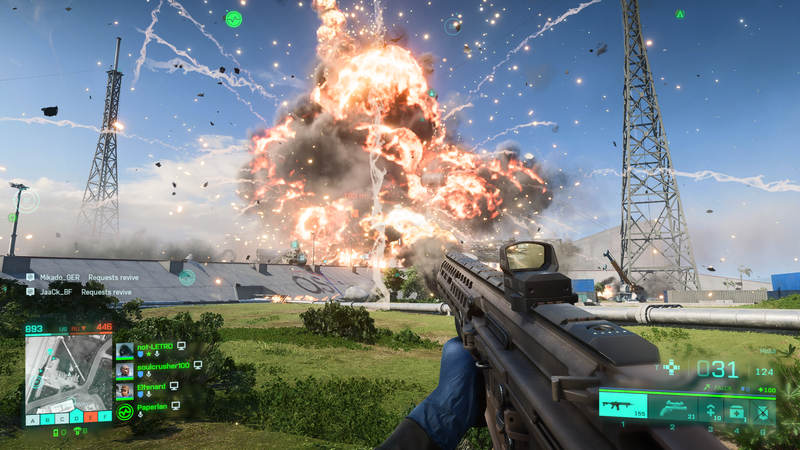Click Mikado_GER's revive request
Viewport: 800px width, 450px height.
(x=78, y=277)
